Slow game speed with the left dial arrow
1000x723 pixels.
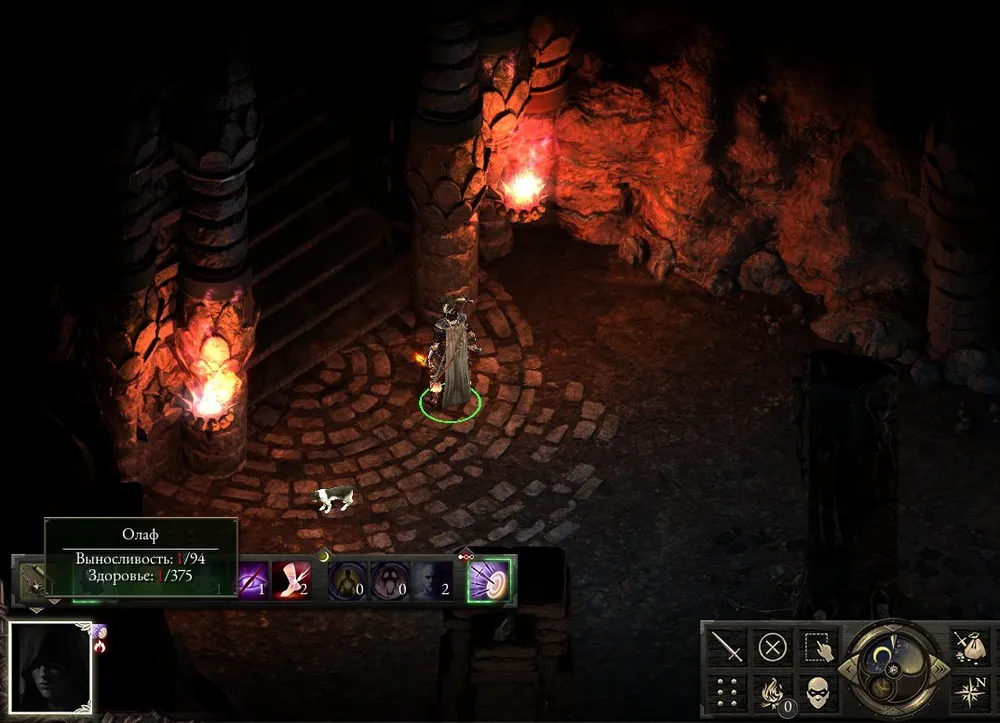pyautogui.click(x=847, y=667)
